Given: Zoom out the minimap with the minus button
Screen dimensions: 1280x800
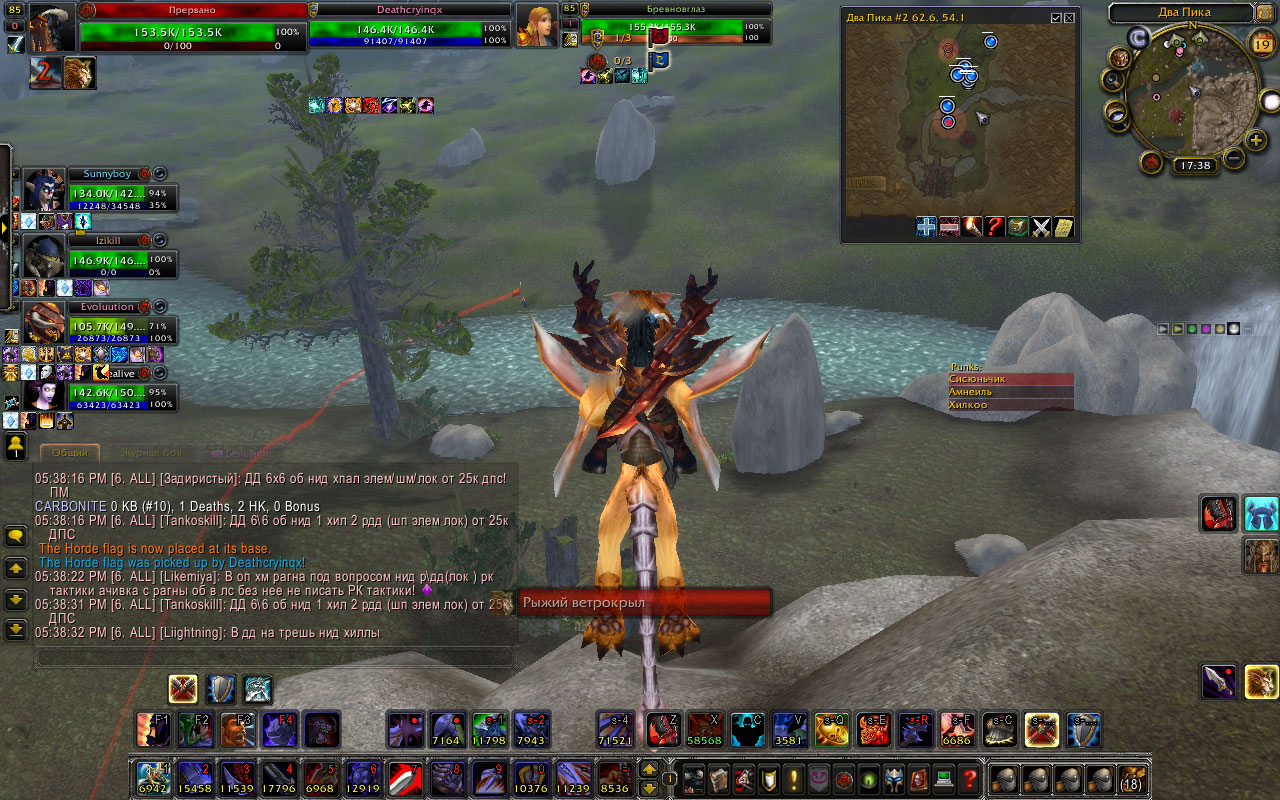Looking at the screenshot, I should click(1233, 158).
